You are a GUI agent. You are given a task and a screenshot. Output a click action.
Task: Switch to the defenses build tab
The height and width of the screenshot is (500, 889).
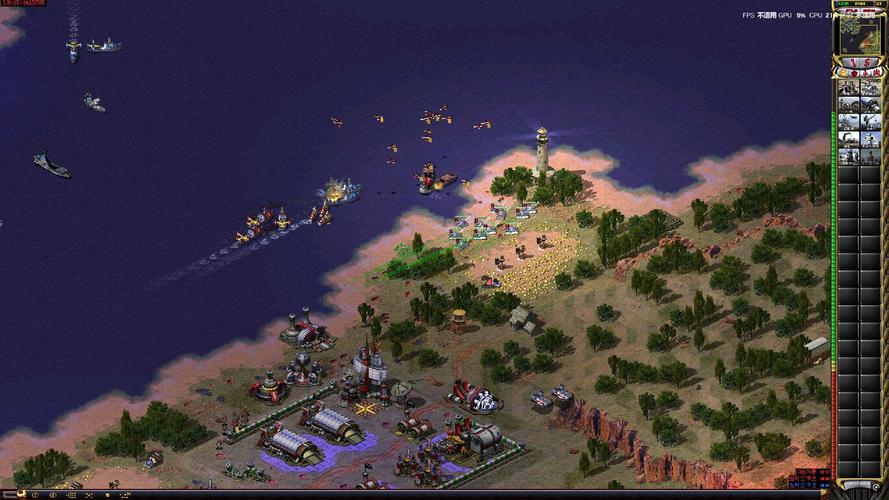[853, 73]
